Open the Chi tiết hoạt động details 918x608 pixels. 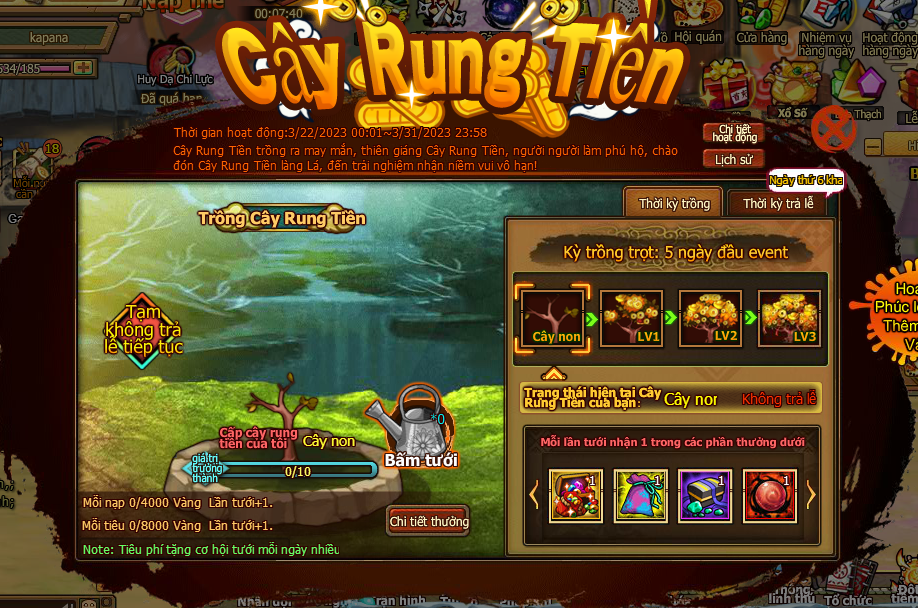(734, 133)
